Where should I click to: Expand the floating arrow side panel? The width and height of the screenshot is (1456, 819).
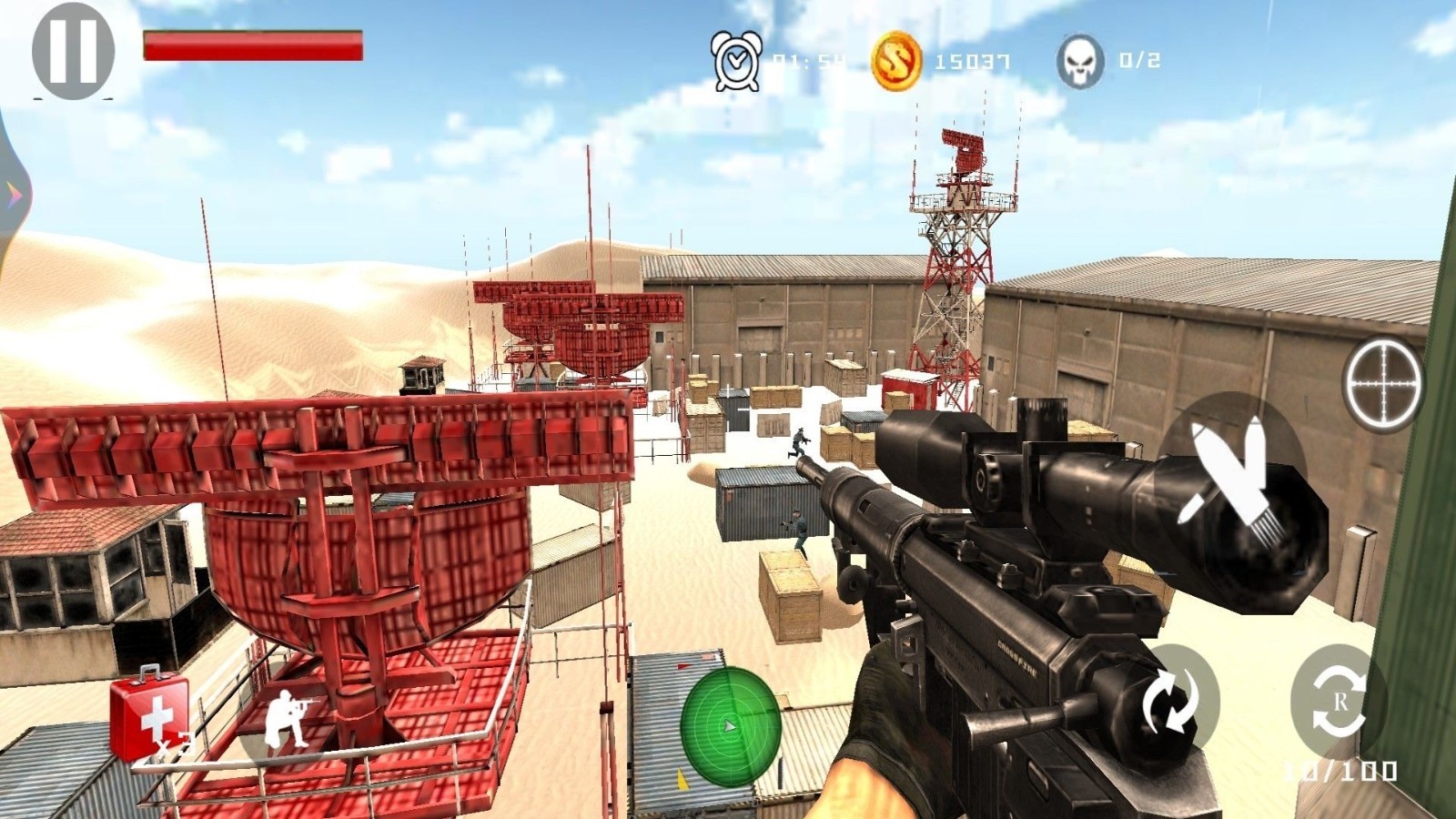[x=14, y=191]
